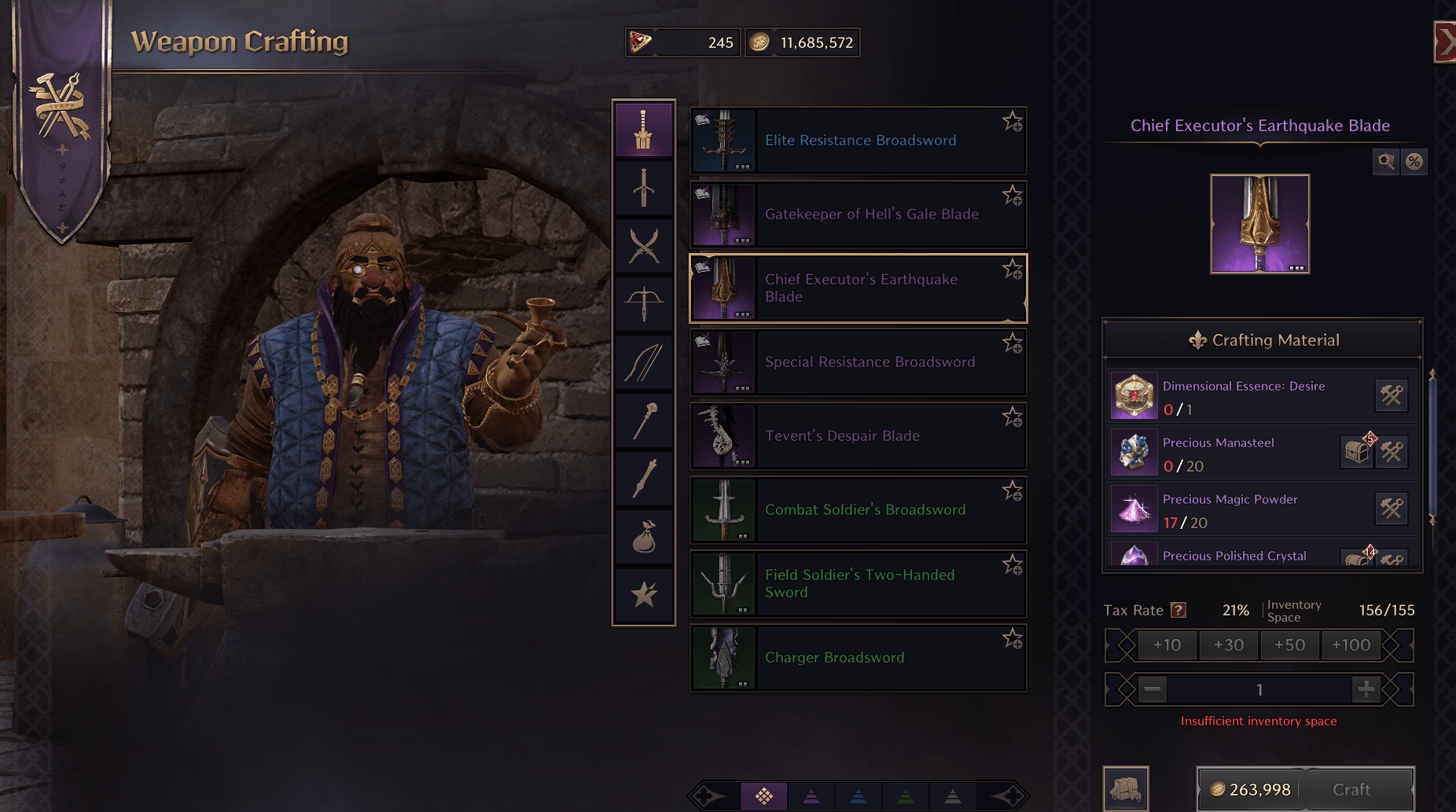Open the longbow weapon category
The height and width of the screenshot is (812, 1456).
[644, 362]
